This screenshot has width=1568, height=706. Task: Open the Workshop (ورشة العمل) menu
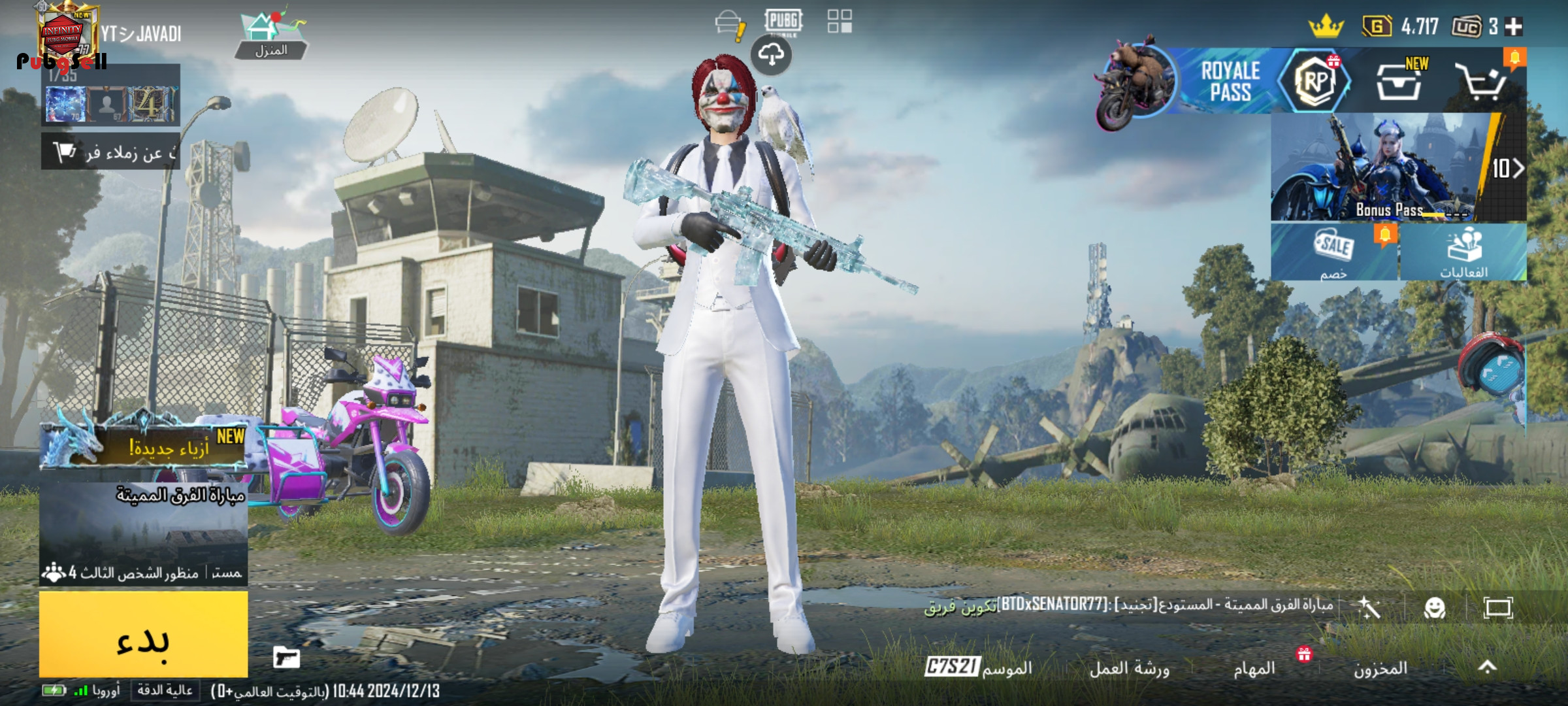[x=1129, y=668]
